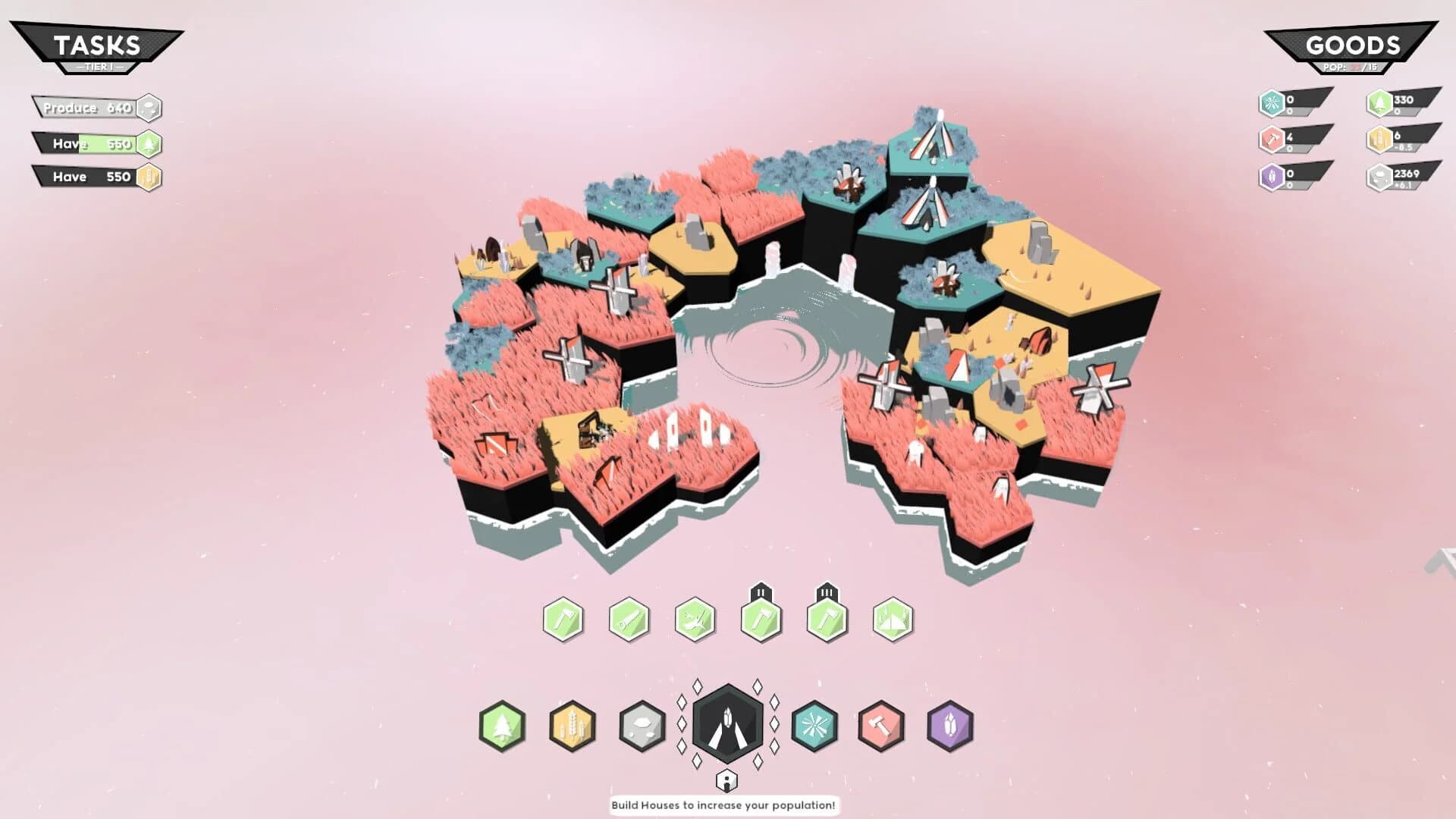
Task: Select the Lumberjack axe building icon
Action: point(563,620)
